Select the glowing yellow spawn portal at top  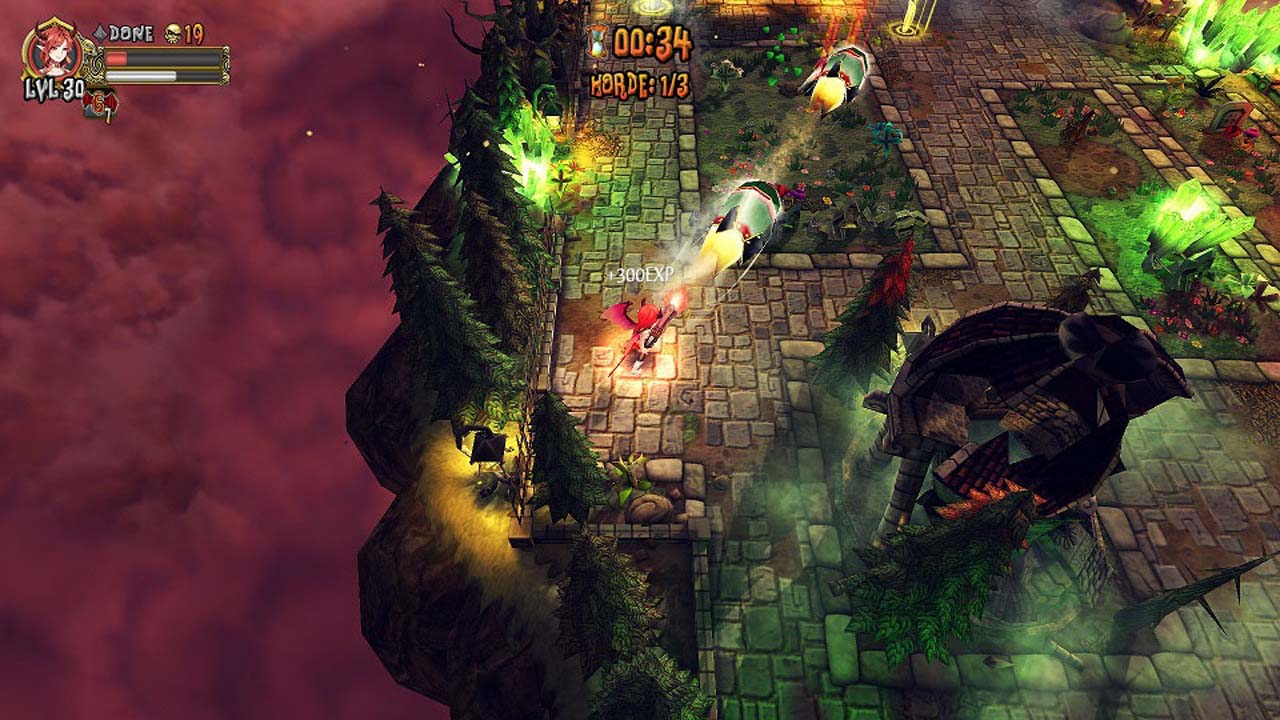(x=650, y=8)
